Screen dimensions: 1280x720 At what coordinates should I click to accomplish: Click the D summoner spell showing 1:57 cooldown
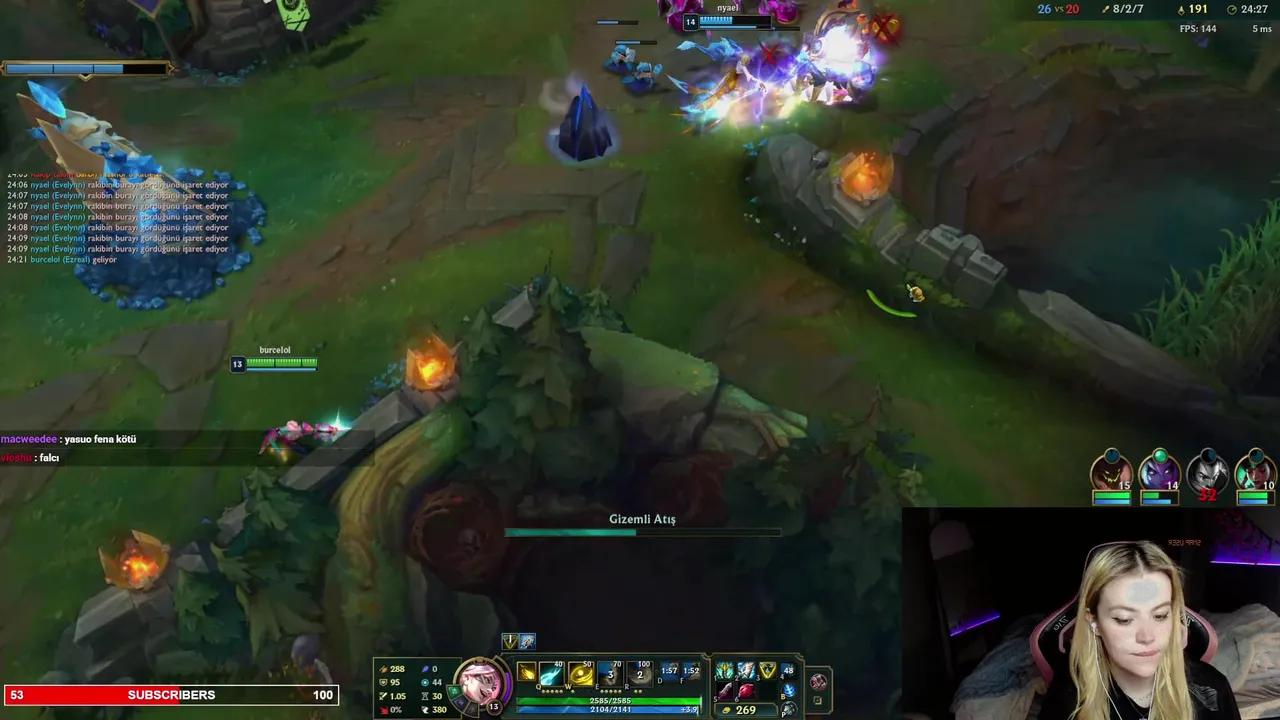(x=668, y=672)
